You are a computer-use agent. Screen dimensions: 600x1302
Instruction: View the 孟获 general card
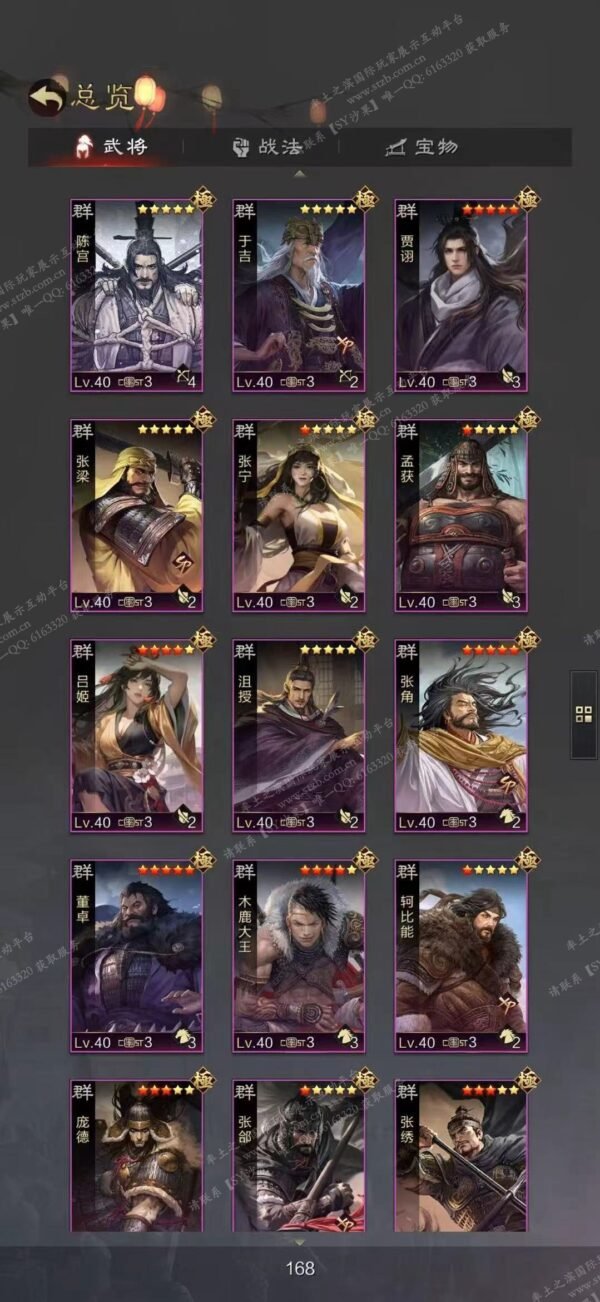tap(460, 515)
